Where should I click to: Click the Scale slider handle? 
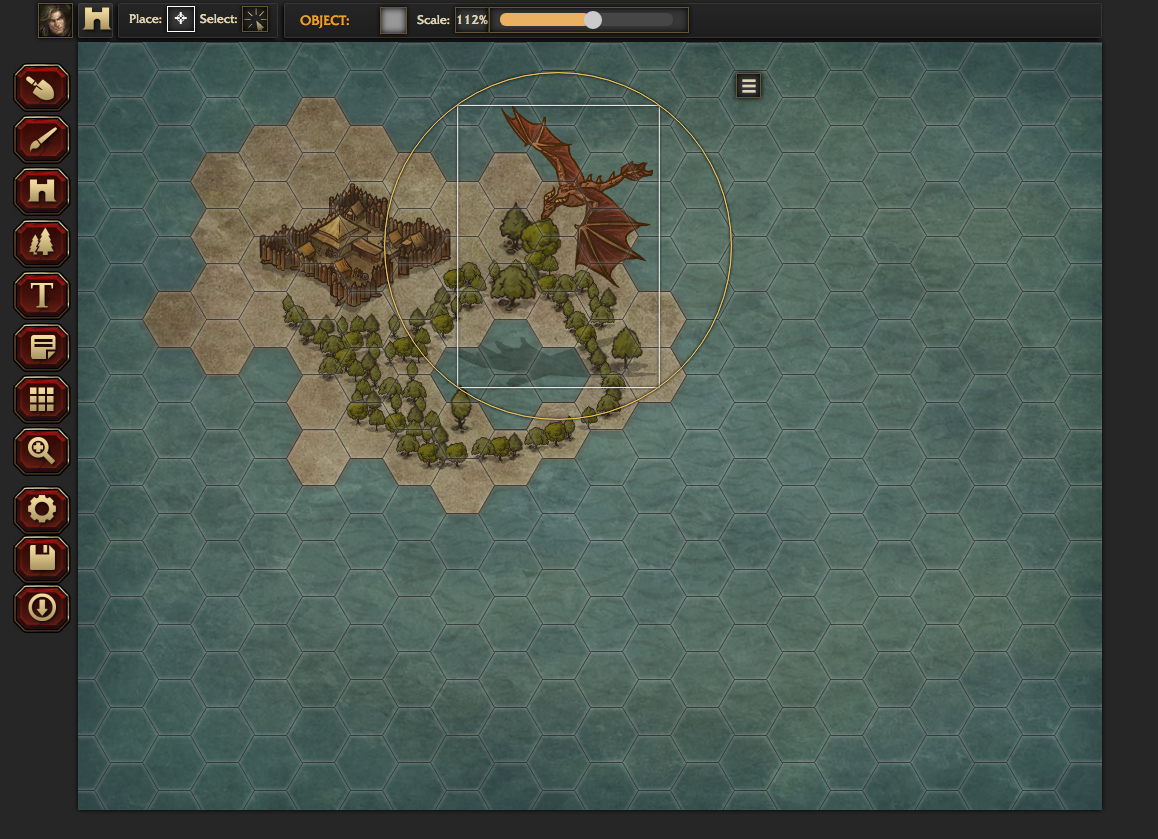pyautogui.click(x=593, y=20)
